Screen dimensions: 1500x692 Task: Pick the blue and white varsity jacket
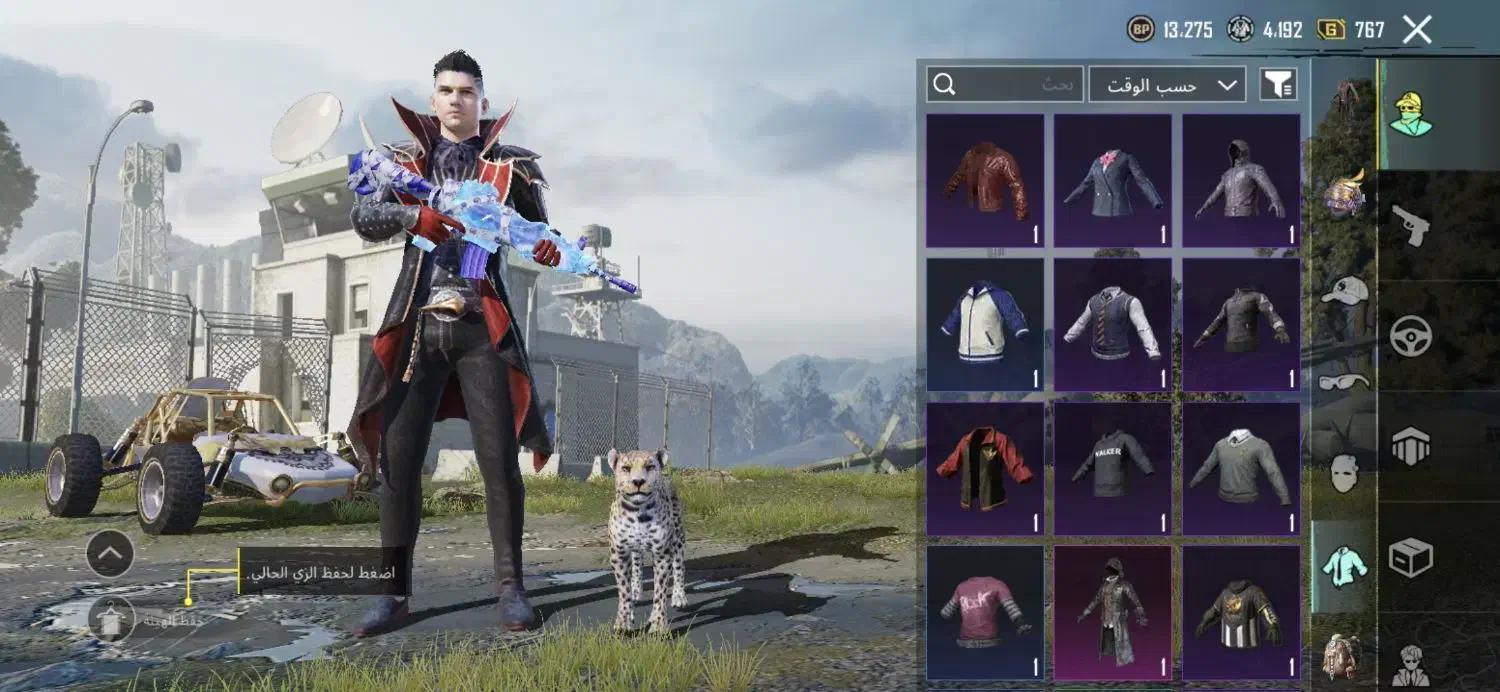coord(985,324)
